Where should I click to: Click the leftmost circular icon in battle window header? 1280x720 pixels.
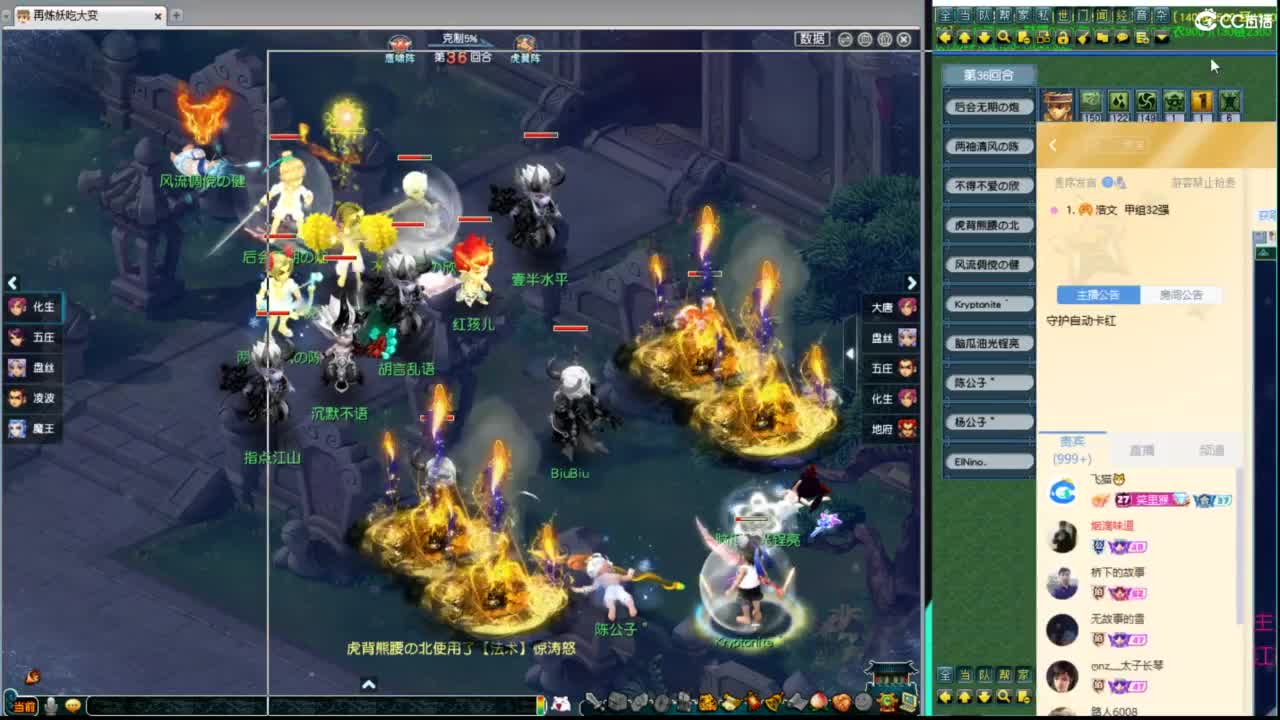pyautogui.click(x=846, y=39)
